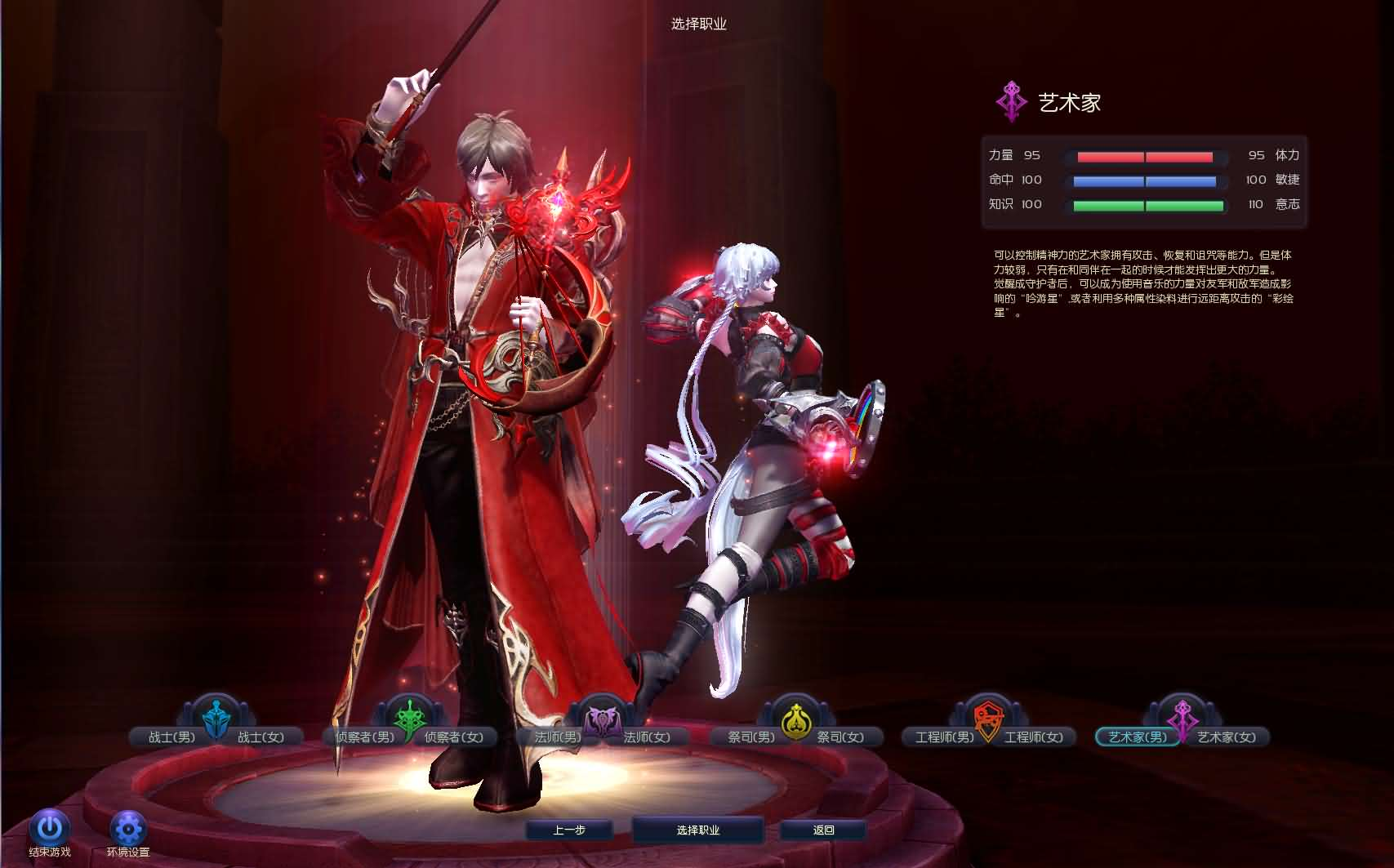Choose the 工程师(女) class
Viewport: 1394px width, 868px height.
coord(1034,737)
